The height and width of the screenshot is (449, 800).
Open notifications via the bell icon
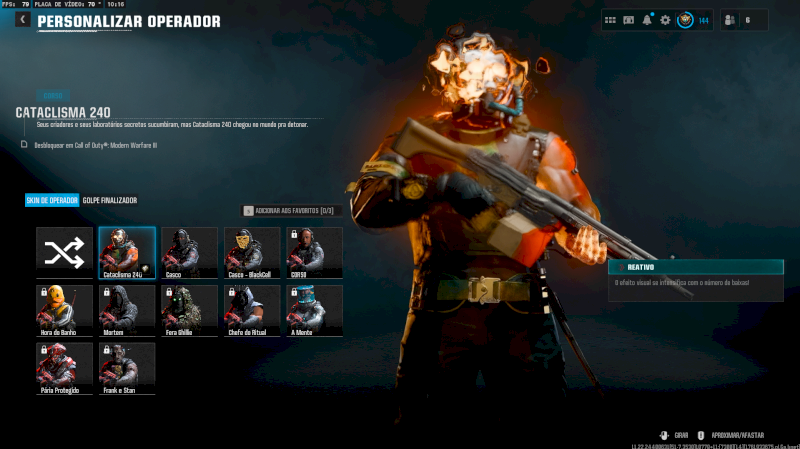[x=647, y=20]
